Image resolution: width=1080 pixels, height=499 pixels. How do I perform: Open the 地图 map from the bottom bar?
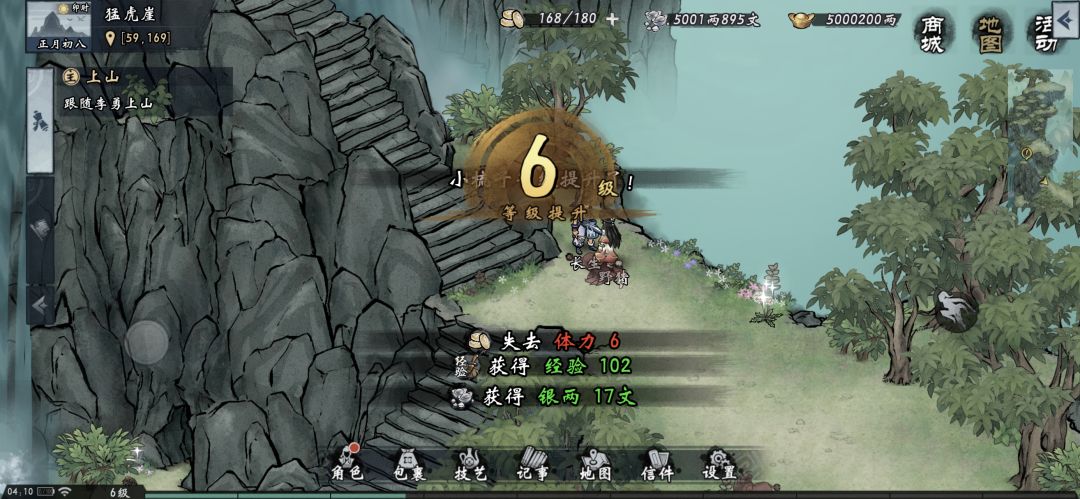coord(595,464)
